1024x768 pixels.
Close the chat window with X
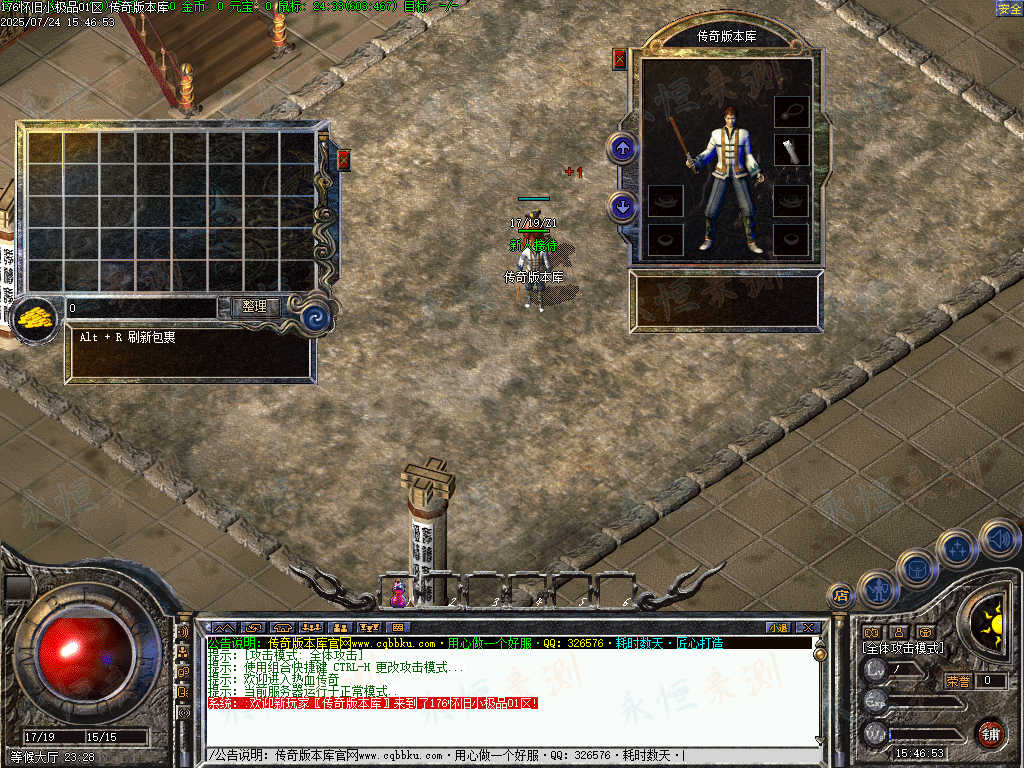tap(808, 628)
